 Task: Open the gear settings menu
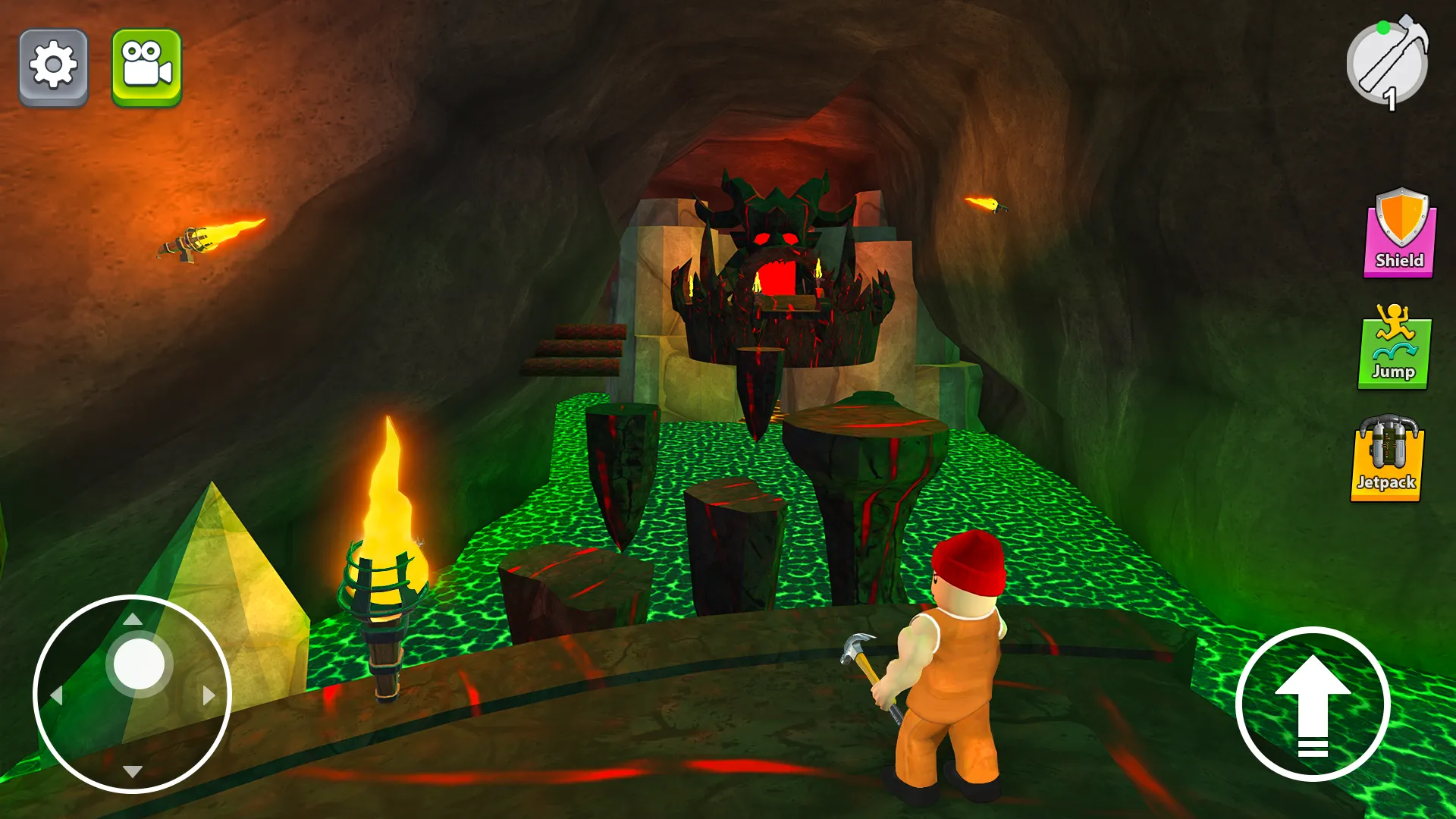coord(53,67)
